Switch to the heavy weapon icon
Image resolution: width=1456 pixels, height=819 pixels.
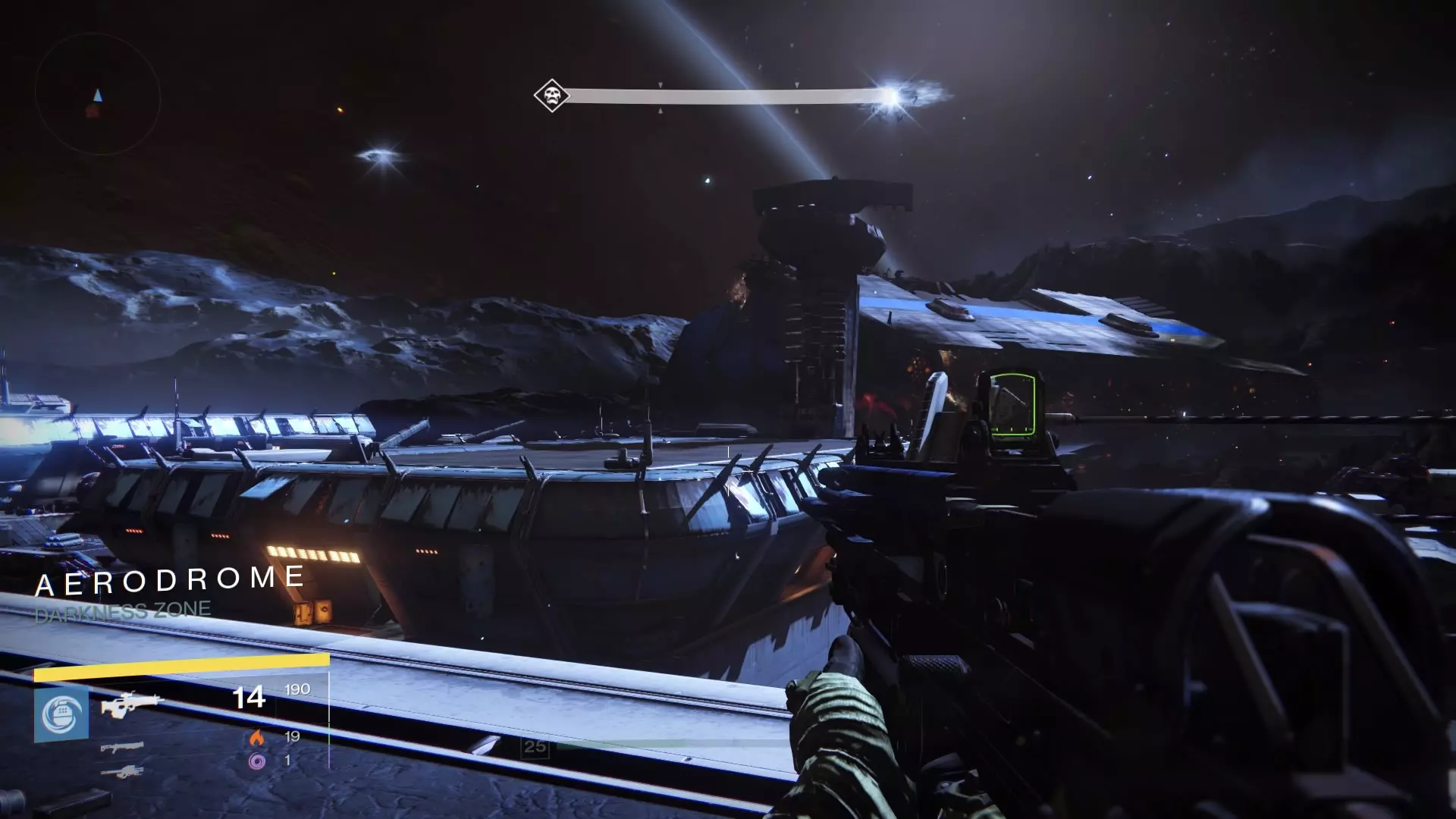click(121, 772)
